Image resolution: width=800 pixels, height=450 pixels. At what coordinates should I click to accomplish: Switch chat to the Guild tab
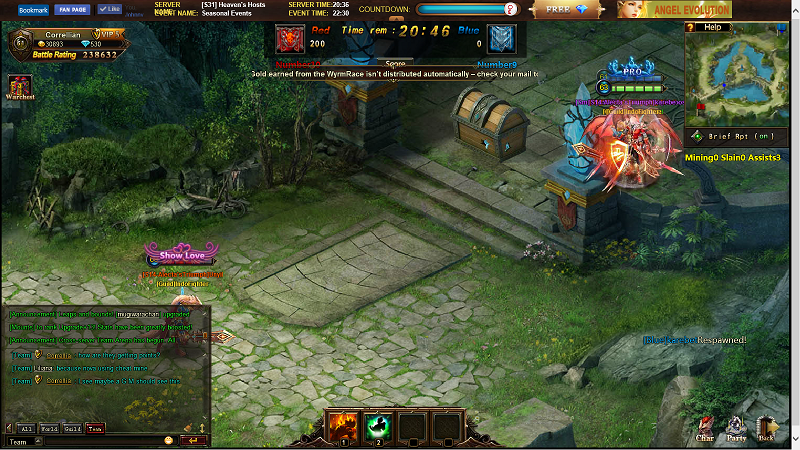73,429
